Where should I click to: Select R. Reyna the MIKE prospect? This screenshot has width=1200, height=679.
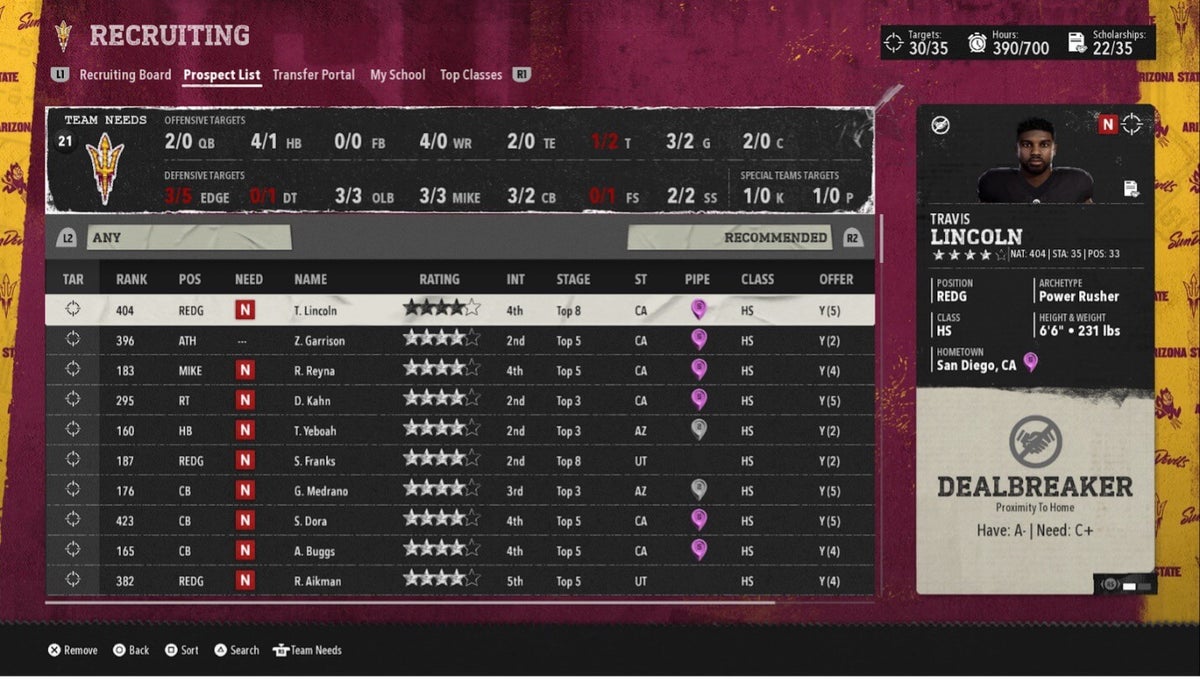[316, 371]
